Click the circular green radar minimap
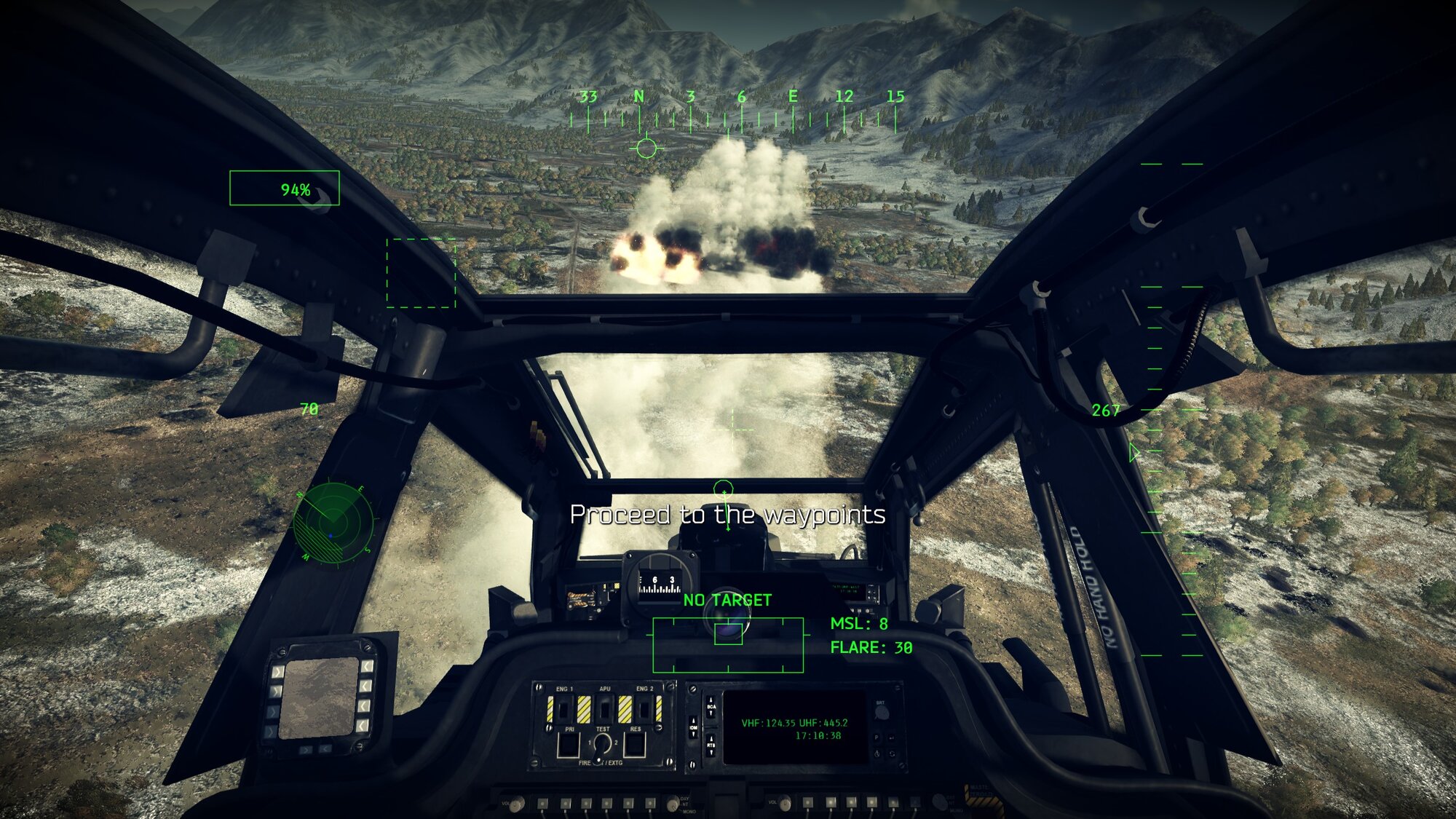Screen dimensions: 1456x819 pos(334,521)
